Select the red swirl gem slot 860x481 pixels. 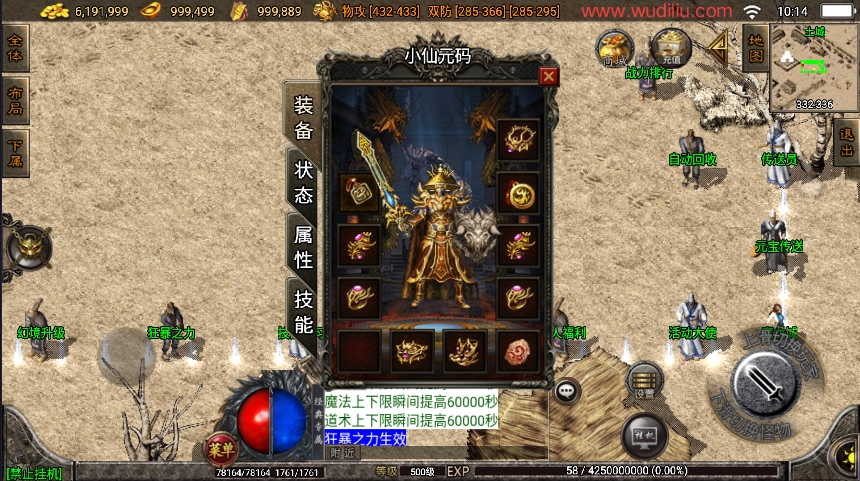[x=518, y=351]
